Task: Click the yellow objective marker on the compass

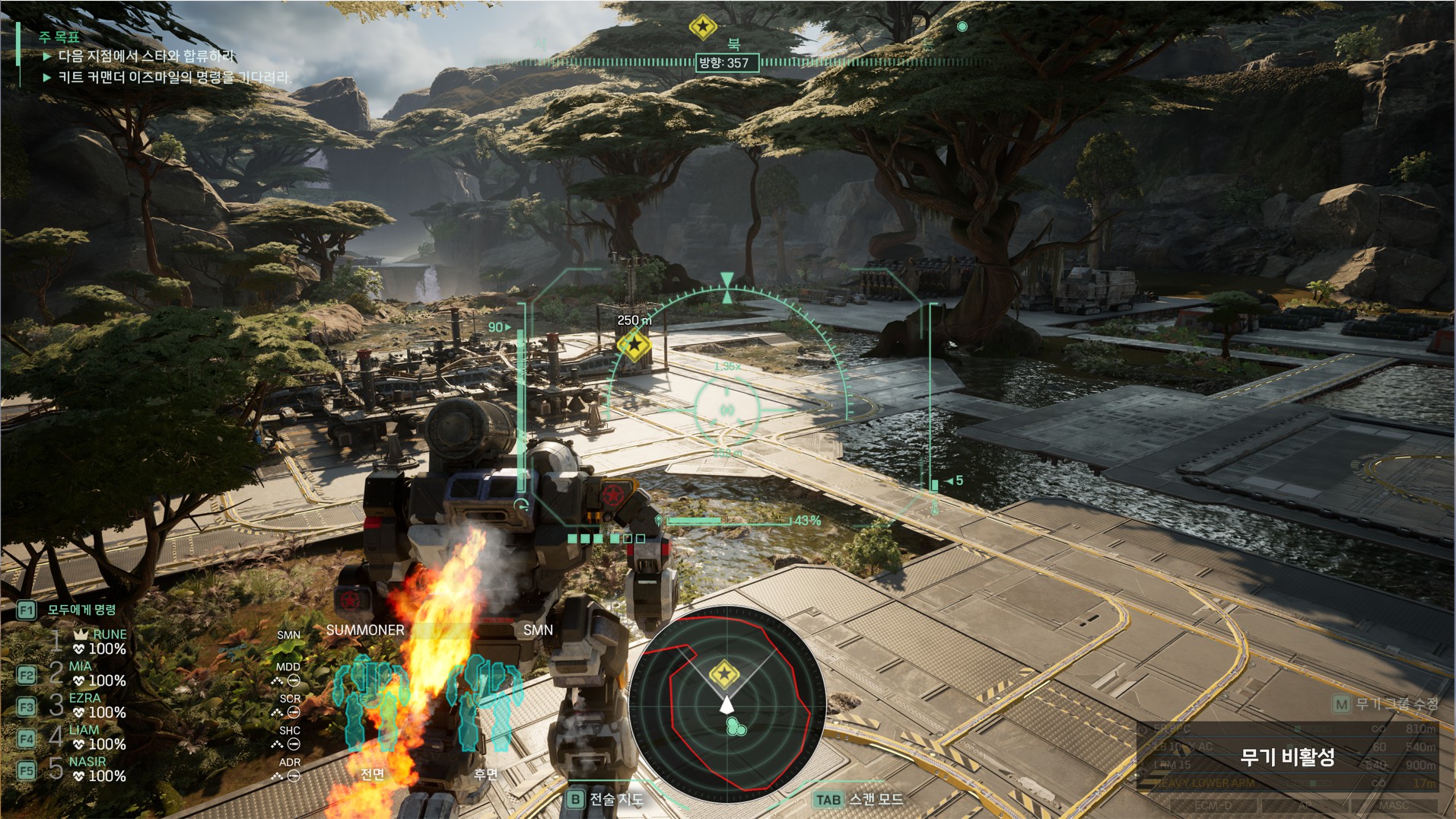Action: [x=702, y=27]
